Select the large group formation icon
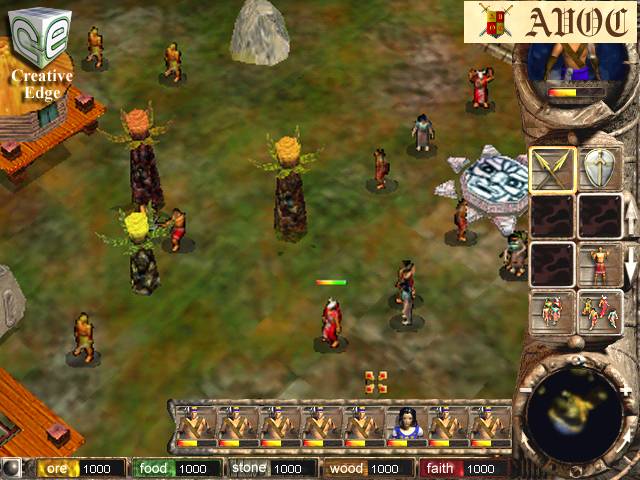Image resolution: width=640 pixels, height=480 pixels. 599,311
